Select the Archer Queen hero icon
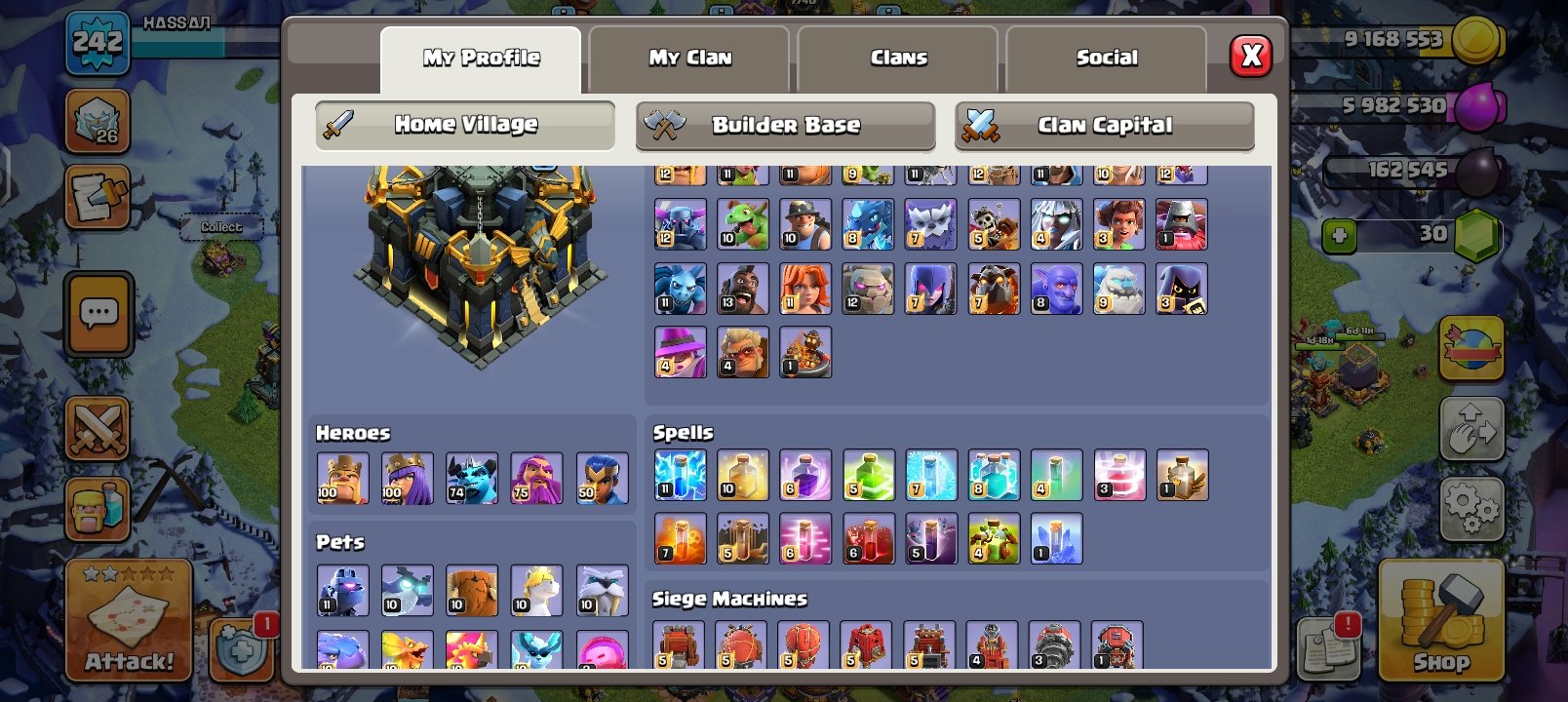 [408, 478]
